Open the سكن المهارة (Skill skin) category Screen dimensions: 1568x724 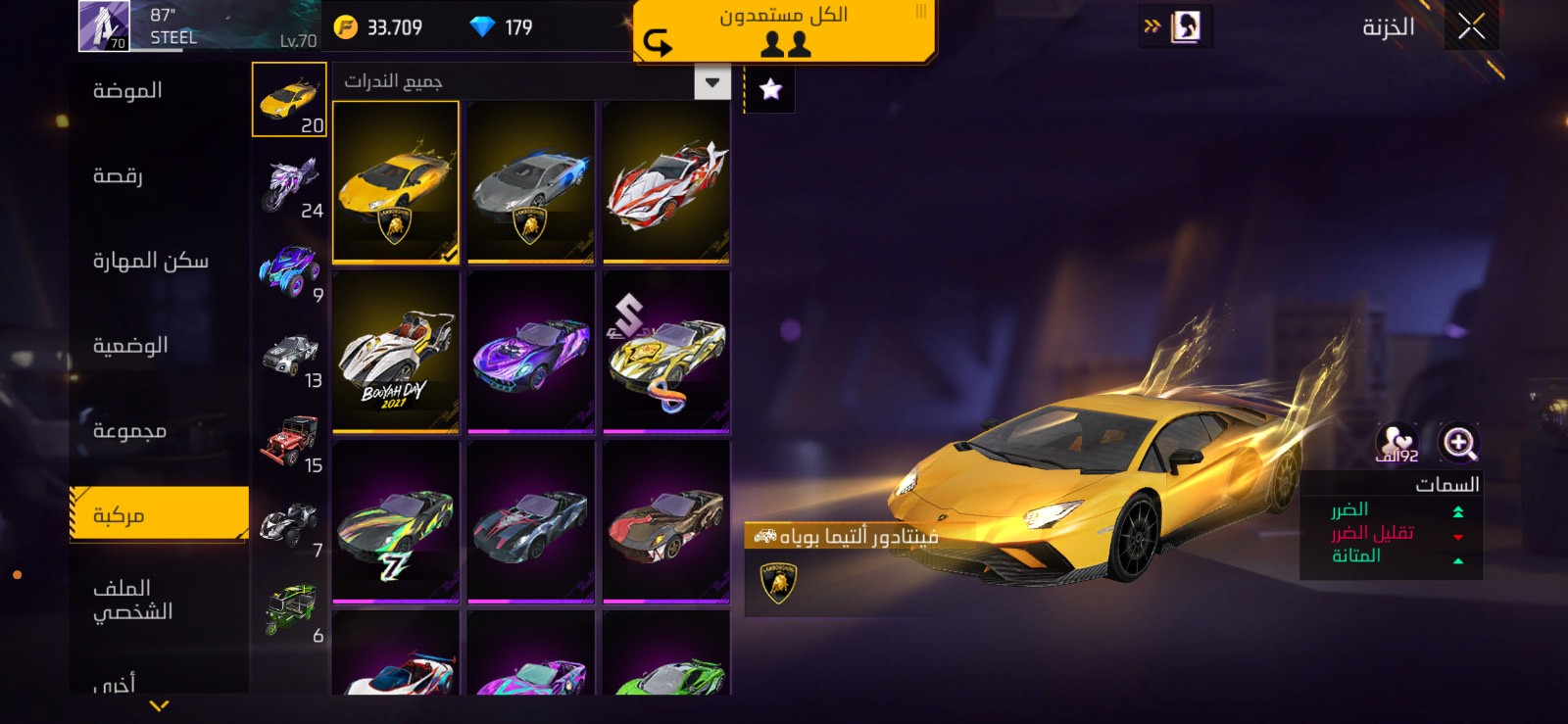[x=150, y=261]
